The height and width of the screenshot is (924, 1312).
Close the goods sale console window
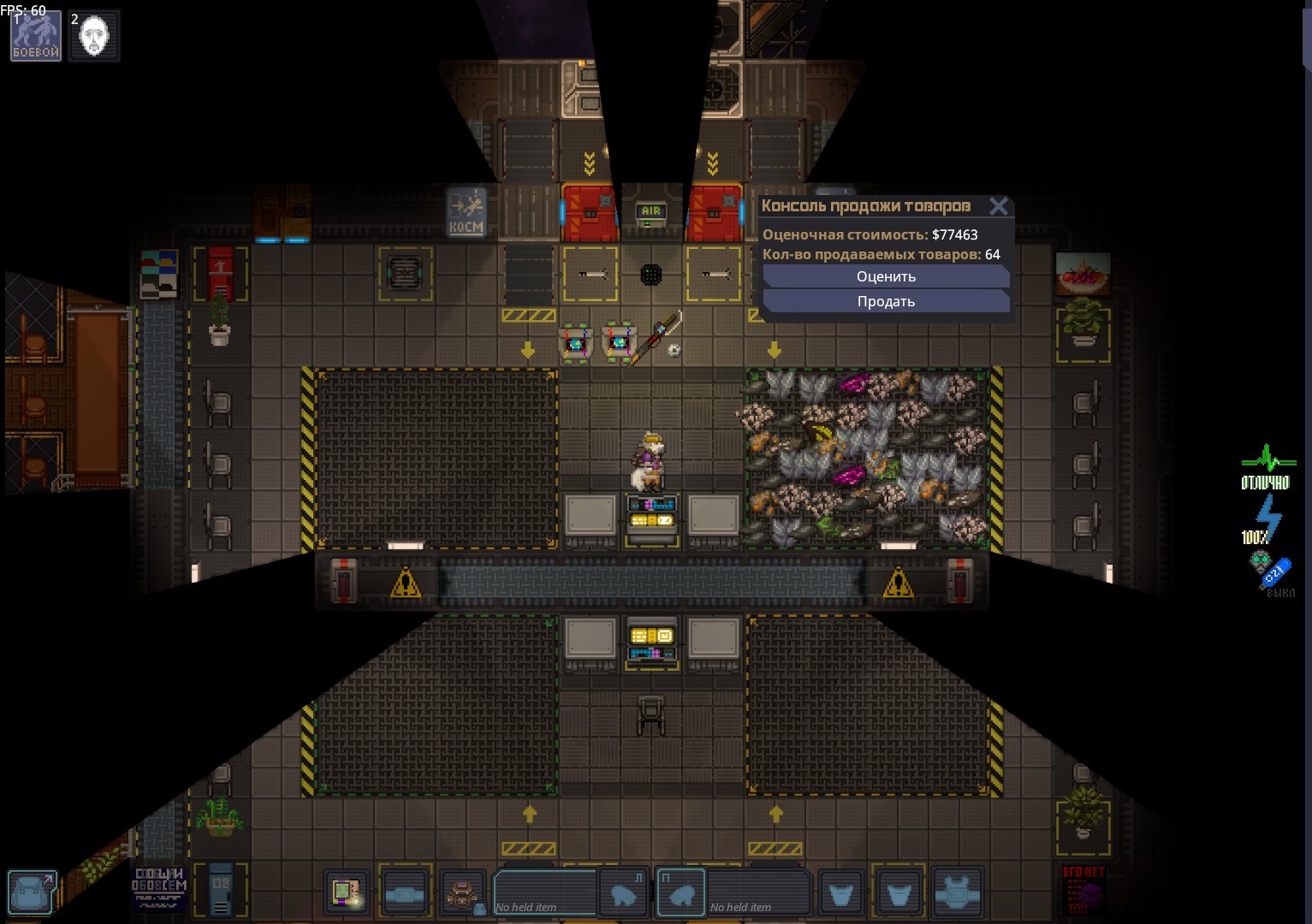coord(998,206)
